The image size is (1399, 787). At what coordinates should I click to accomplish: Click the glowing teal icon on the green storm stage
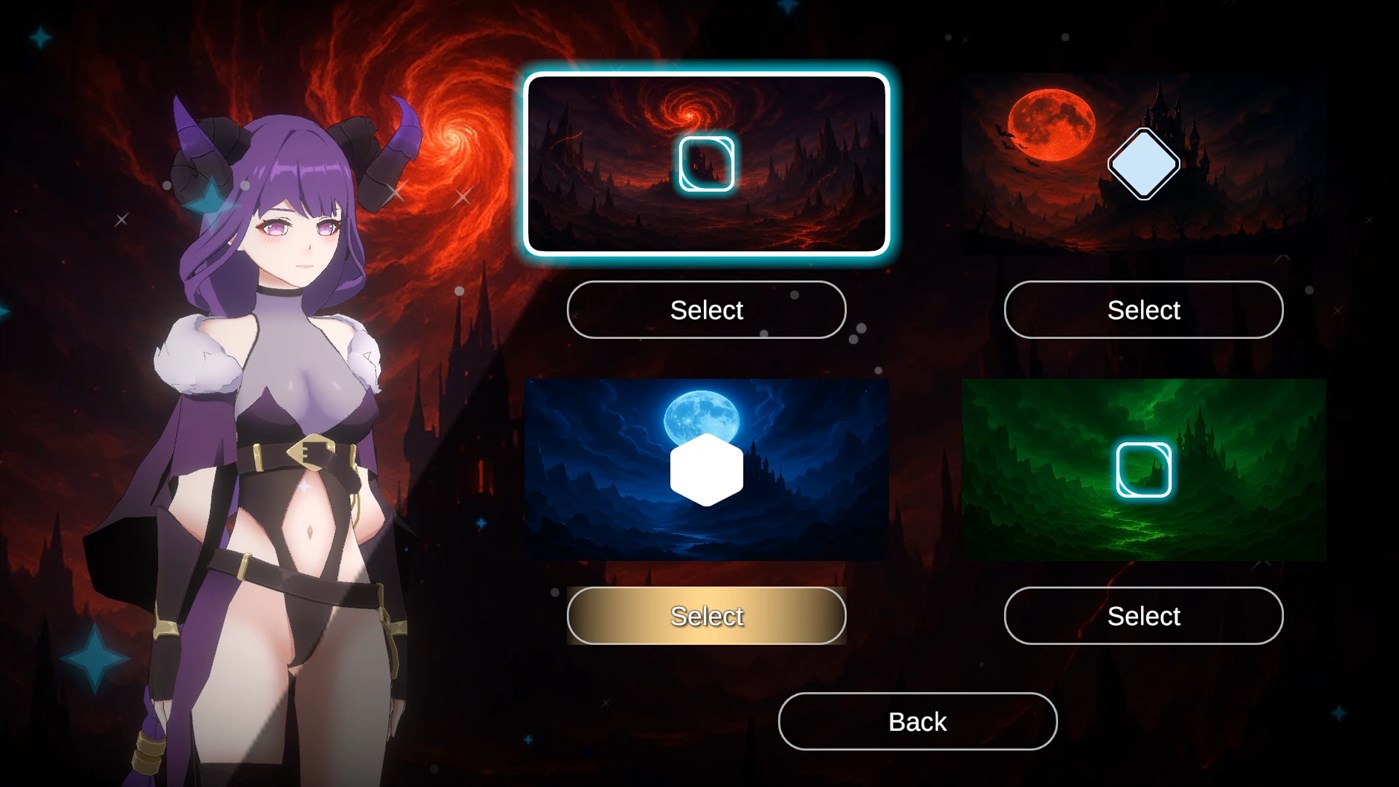pos(1143,468)
